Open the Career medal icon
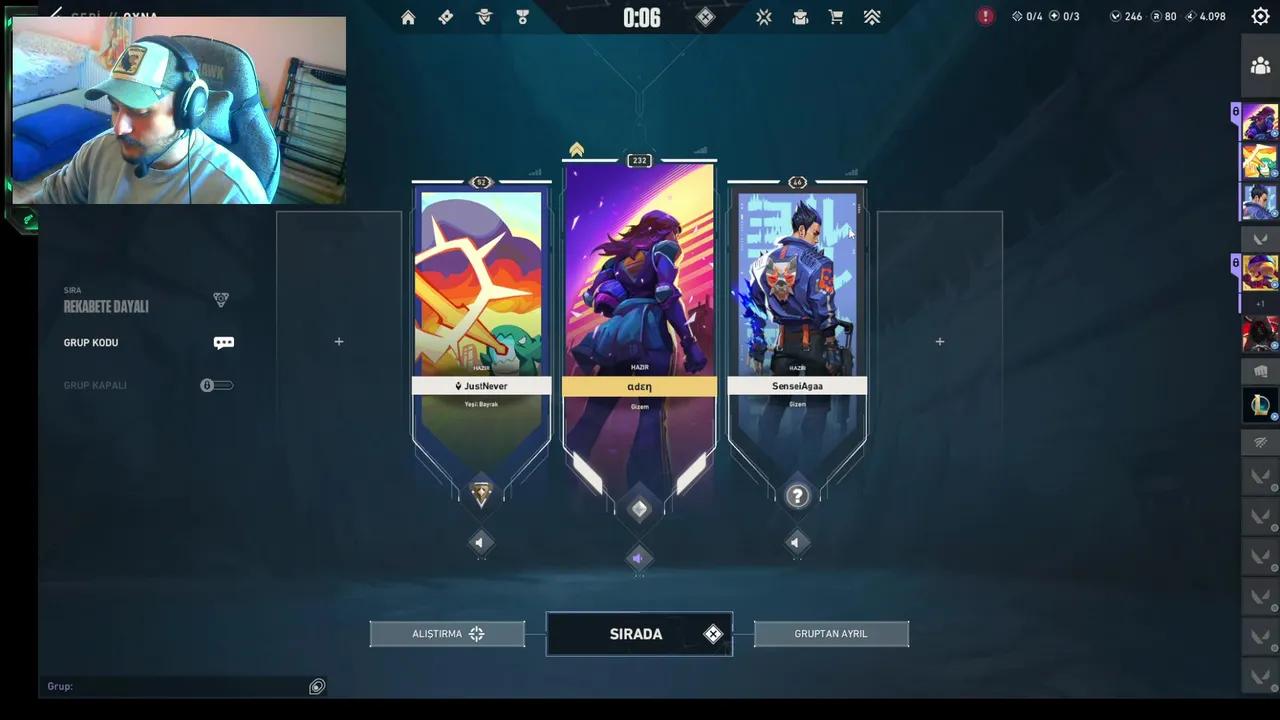This screenshot has height=720, width=1280. click(522, 17)
